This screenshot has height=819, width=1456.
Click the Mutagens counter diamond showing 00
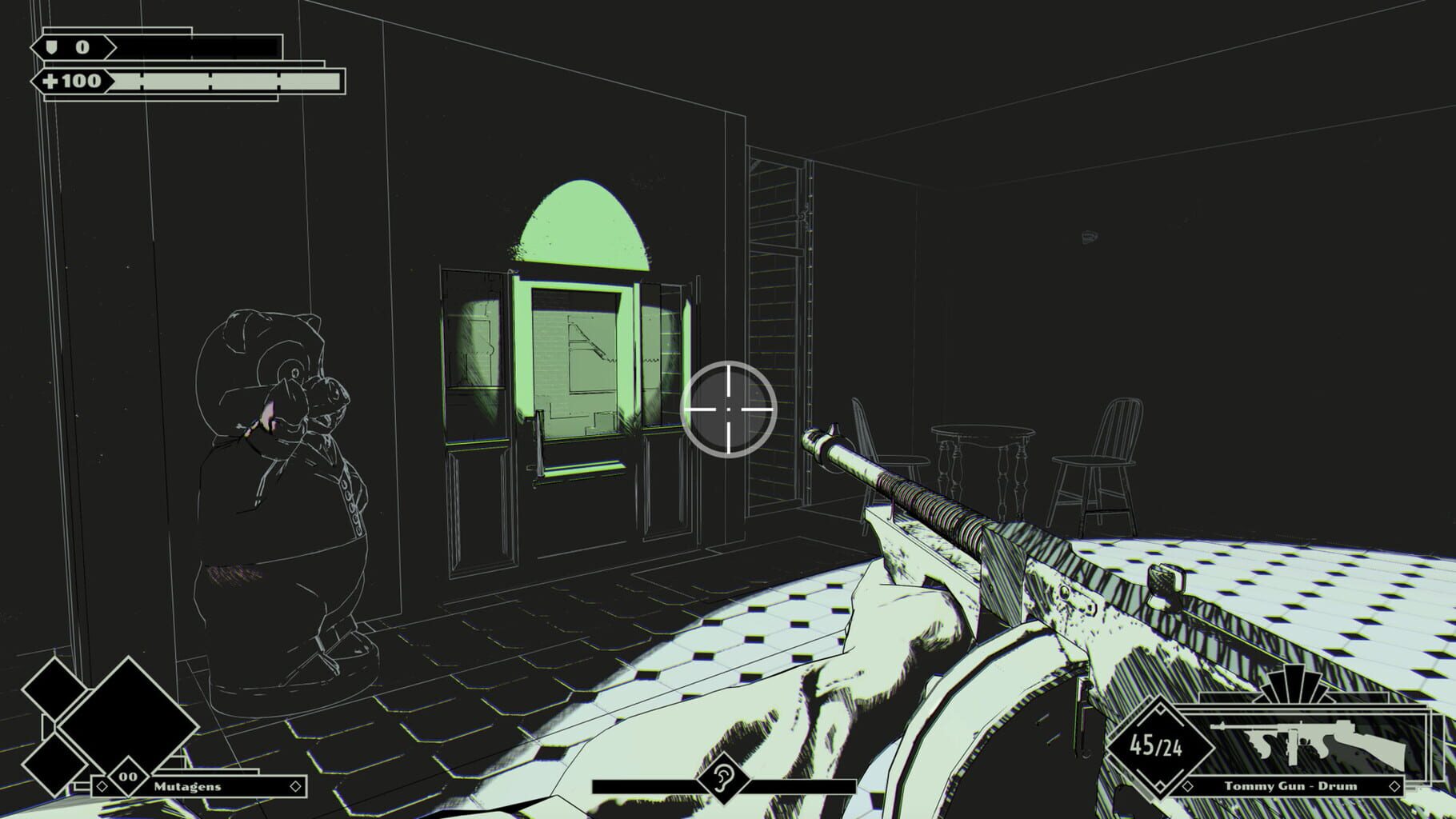(x=129, y=776)
